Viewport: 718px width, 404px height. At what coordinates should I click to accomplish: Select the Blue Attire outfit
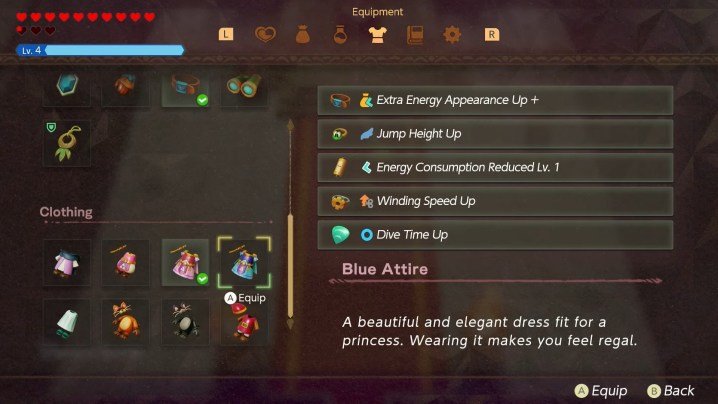(x=244, y=264)
